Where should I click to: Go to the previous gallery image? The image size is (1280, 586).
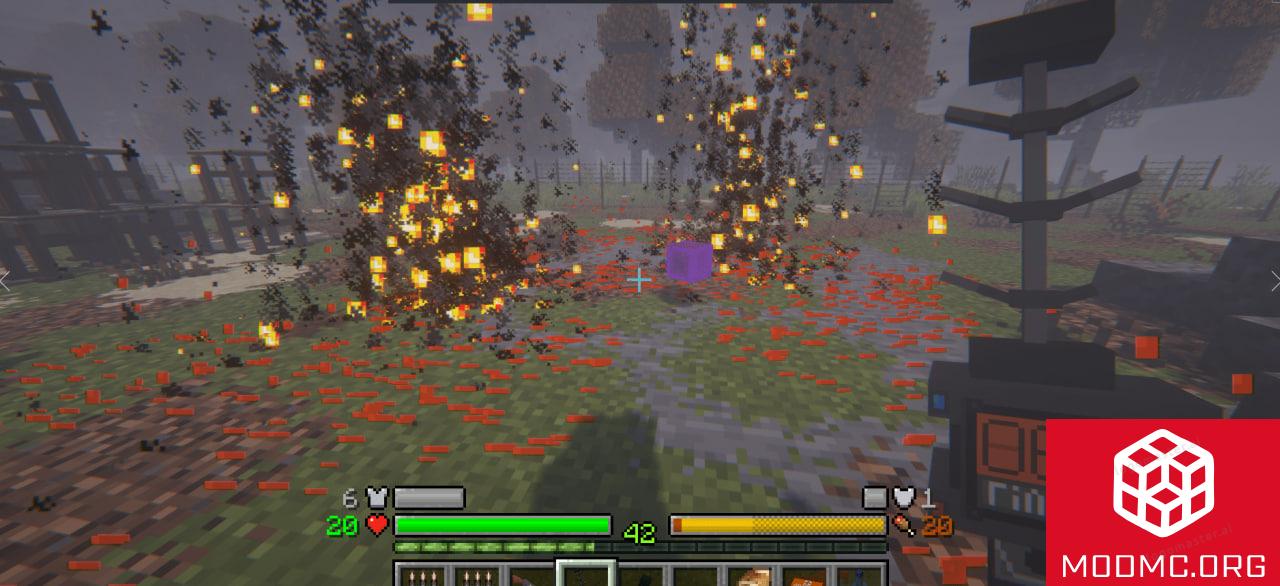coord(5,281)
